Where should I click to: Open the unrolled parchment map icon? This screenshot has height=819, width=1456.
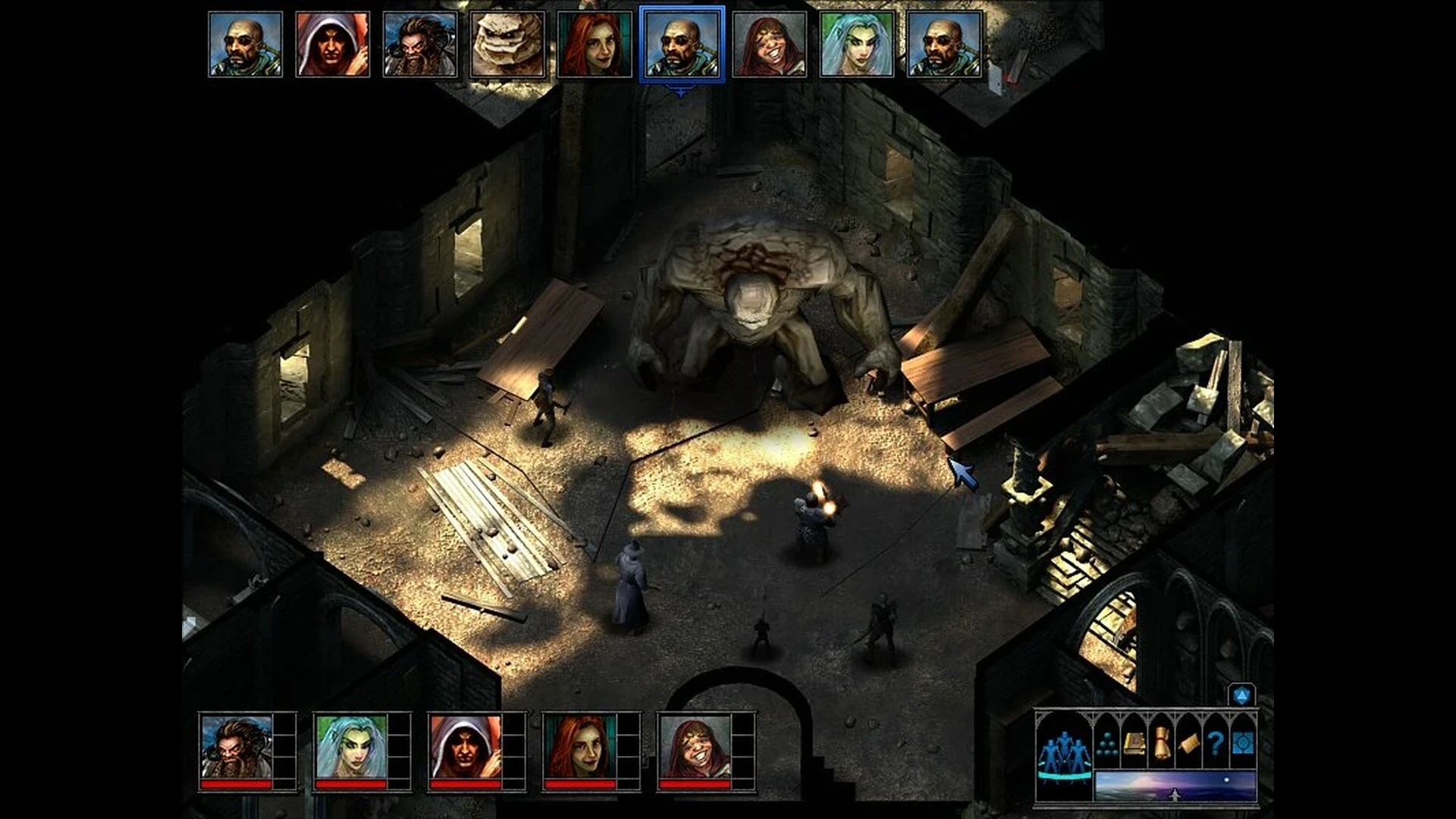coord(1188,744)
